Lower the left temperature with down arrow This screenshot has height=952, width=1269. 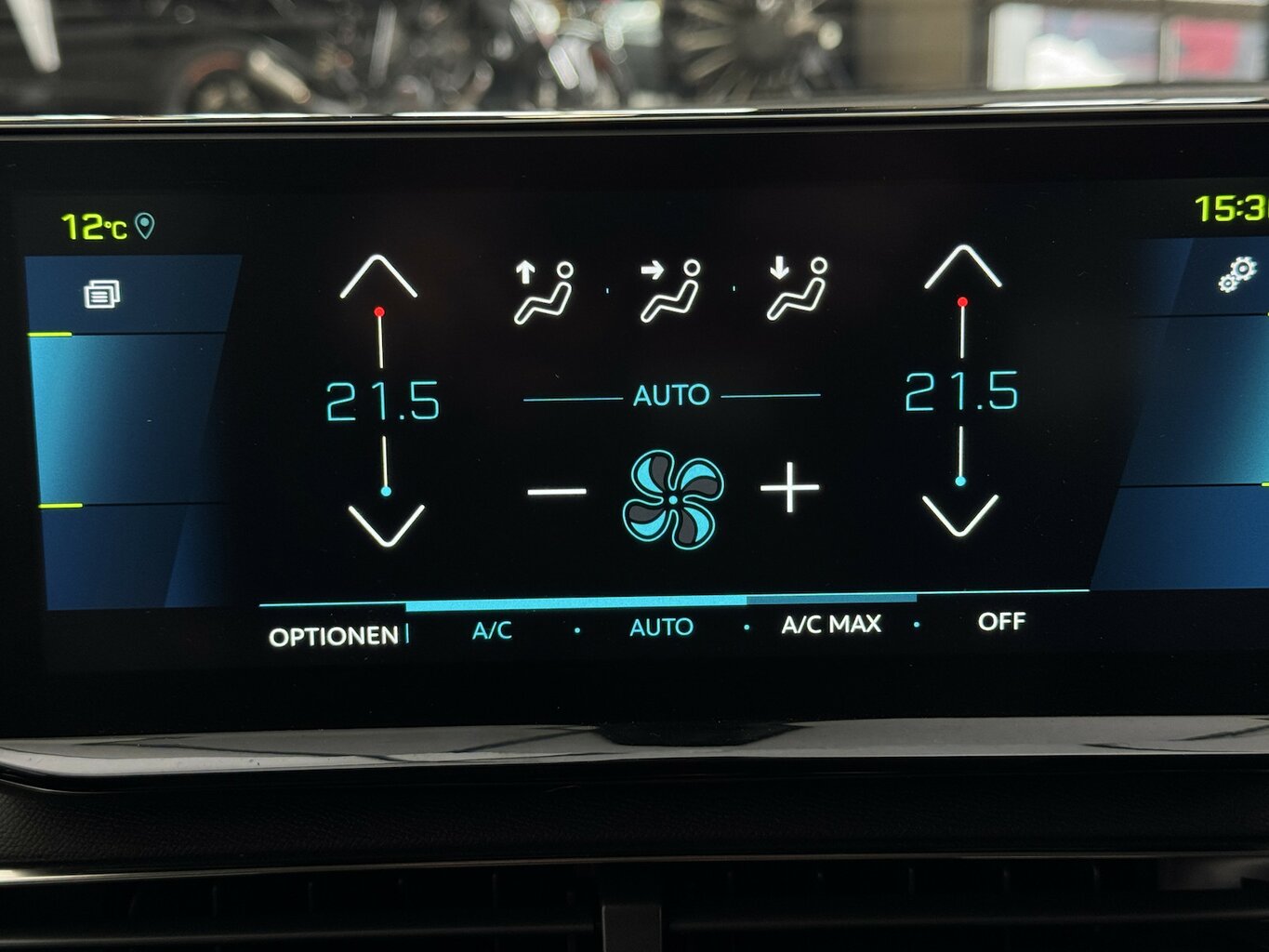(386, 525)
